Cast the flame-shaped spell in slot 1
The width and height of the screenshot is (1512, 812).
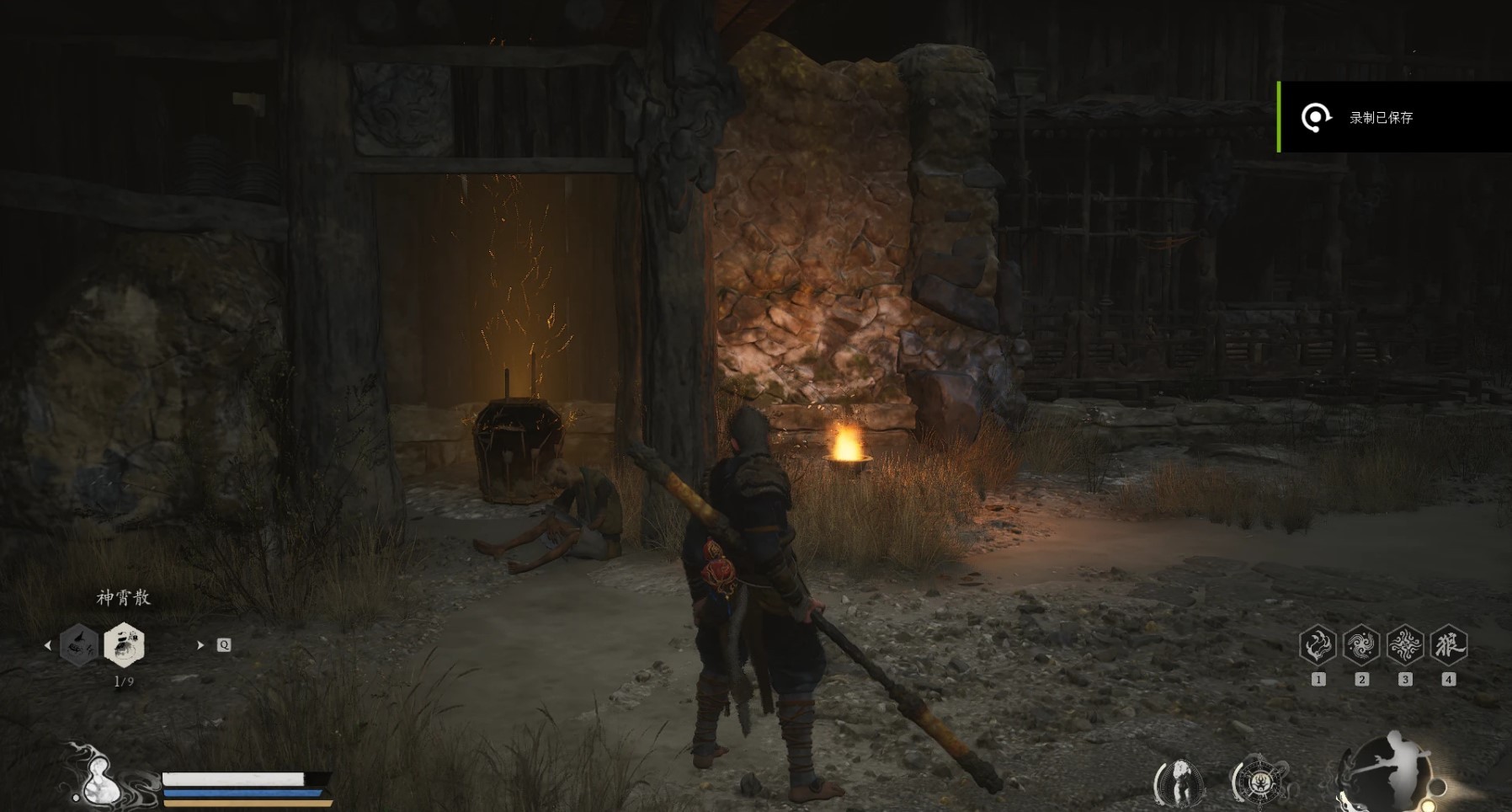(x=1318, y=646)
